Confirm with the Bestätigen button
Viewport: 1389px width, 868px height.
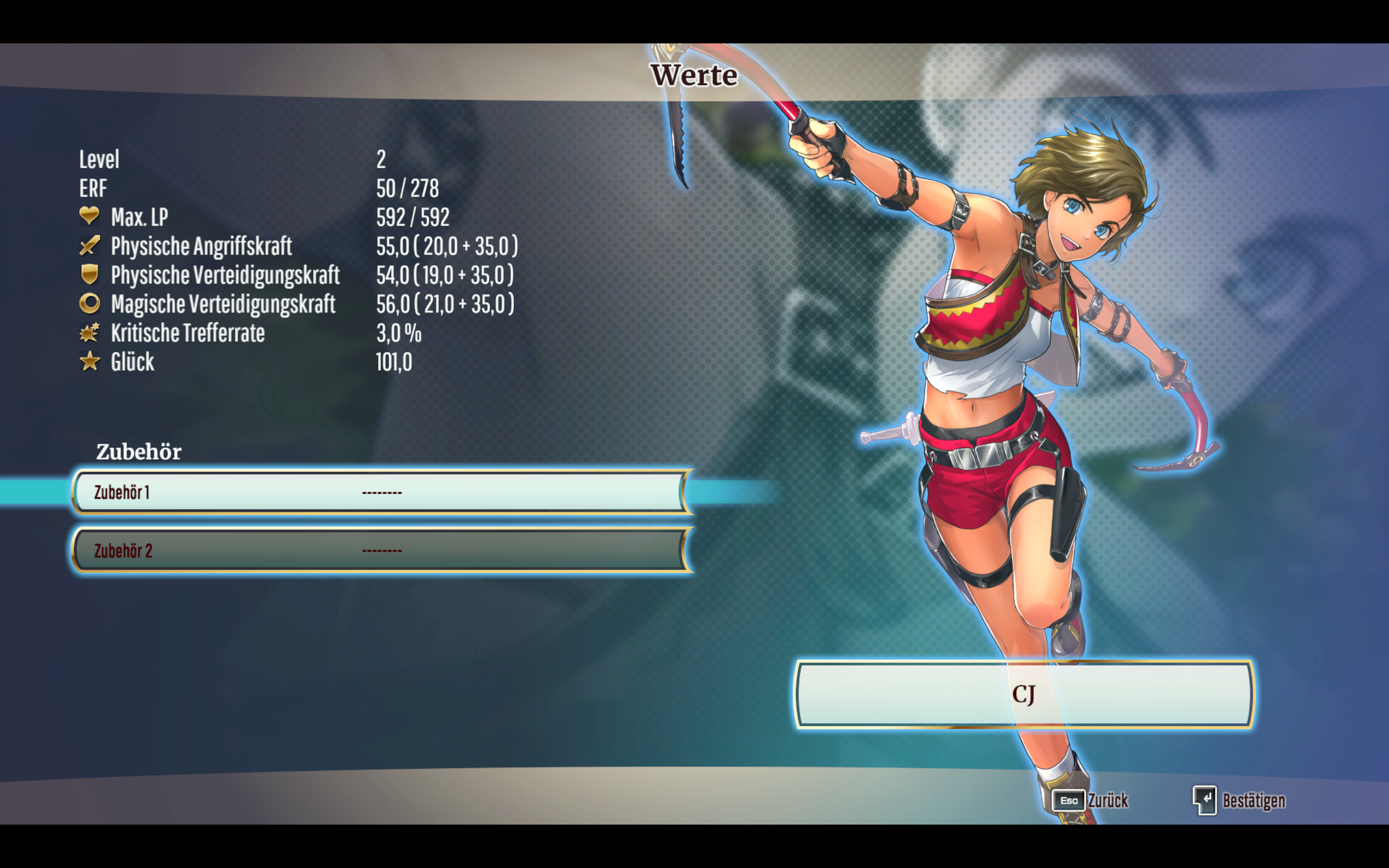click(x=1240, y=800)
